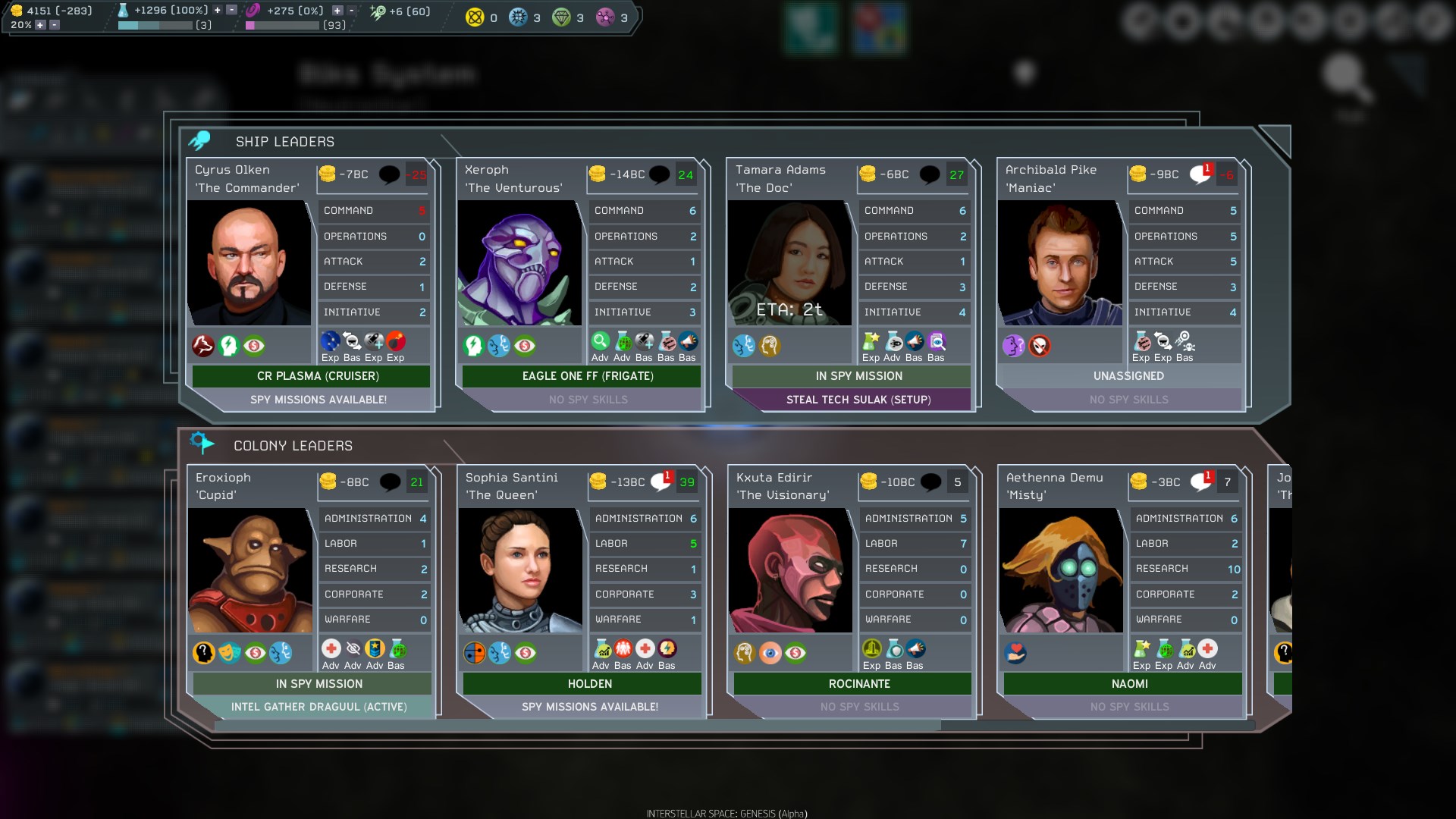Select Tamara Adams' psychology head skill icon
Viewport: 1456px width, 819px height.
[x=770, y=346]
